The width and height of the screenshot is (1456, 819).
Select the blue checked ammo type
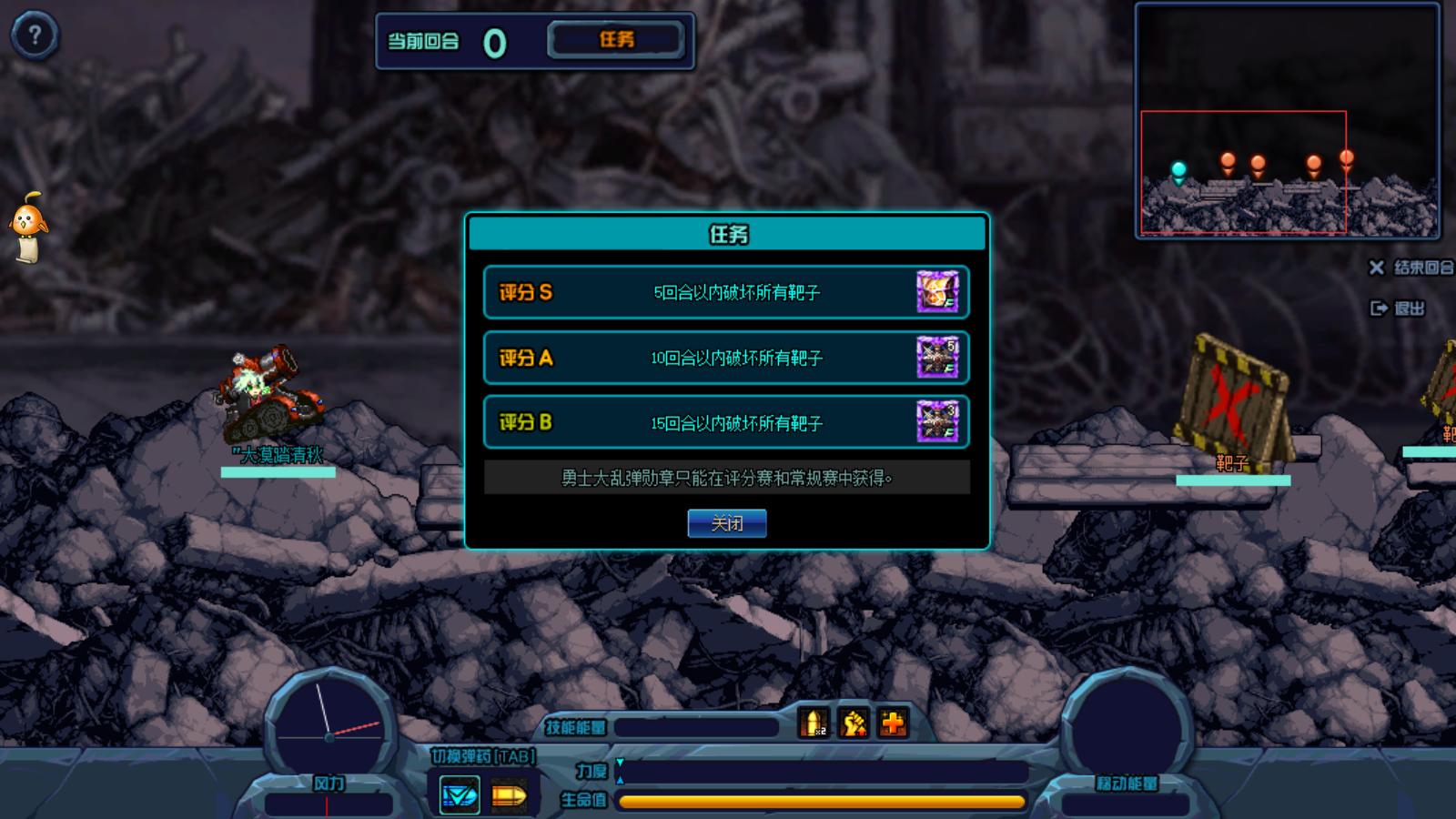[460, 795]
